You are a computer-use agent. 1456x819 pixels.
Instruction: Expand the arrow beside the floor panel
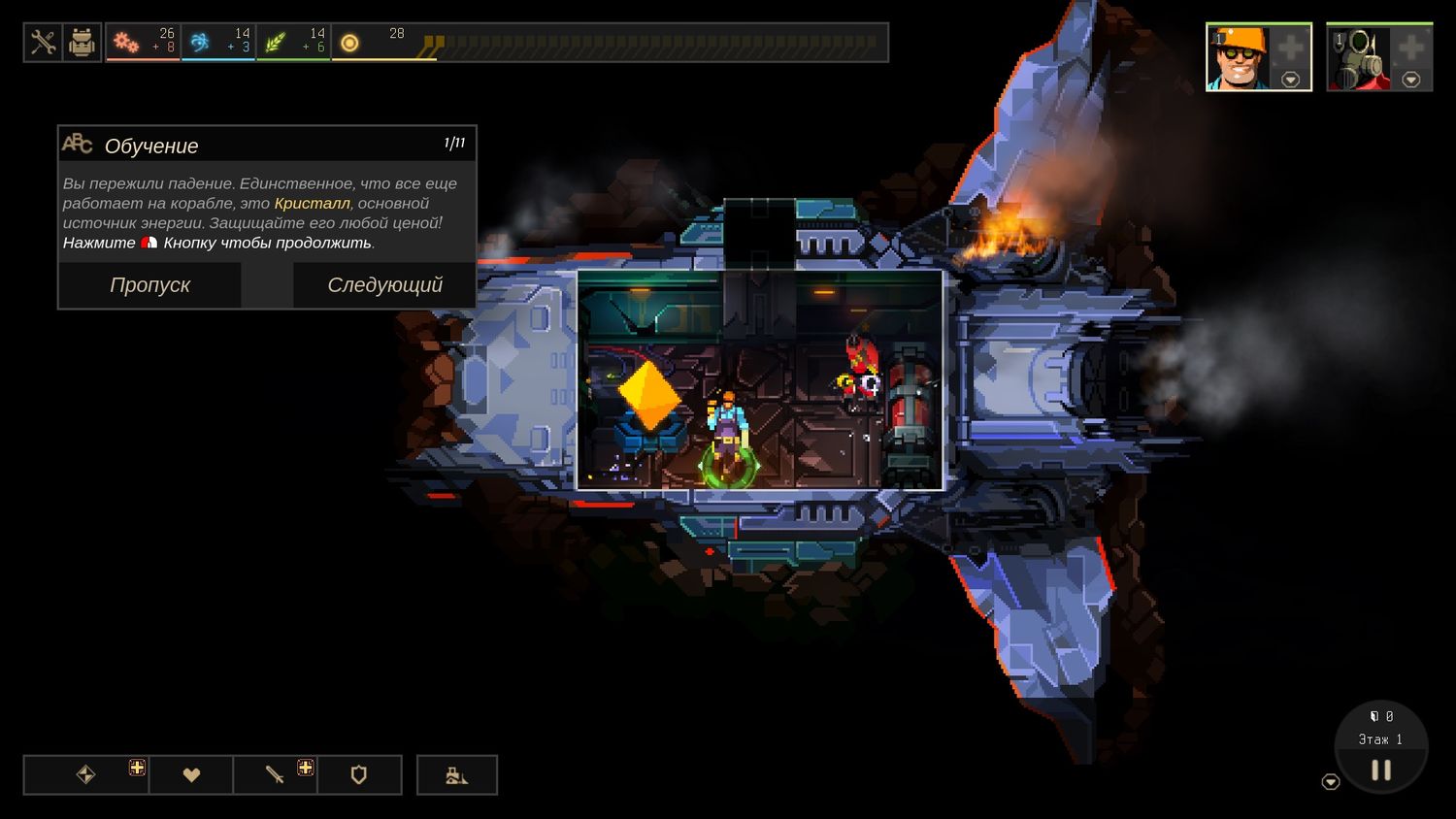click(1331, 782)
